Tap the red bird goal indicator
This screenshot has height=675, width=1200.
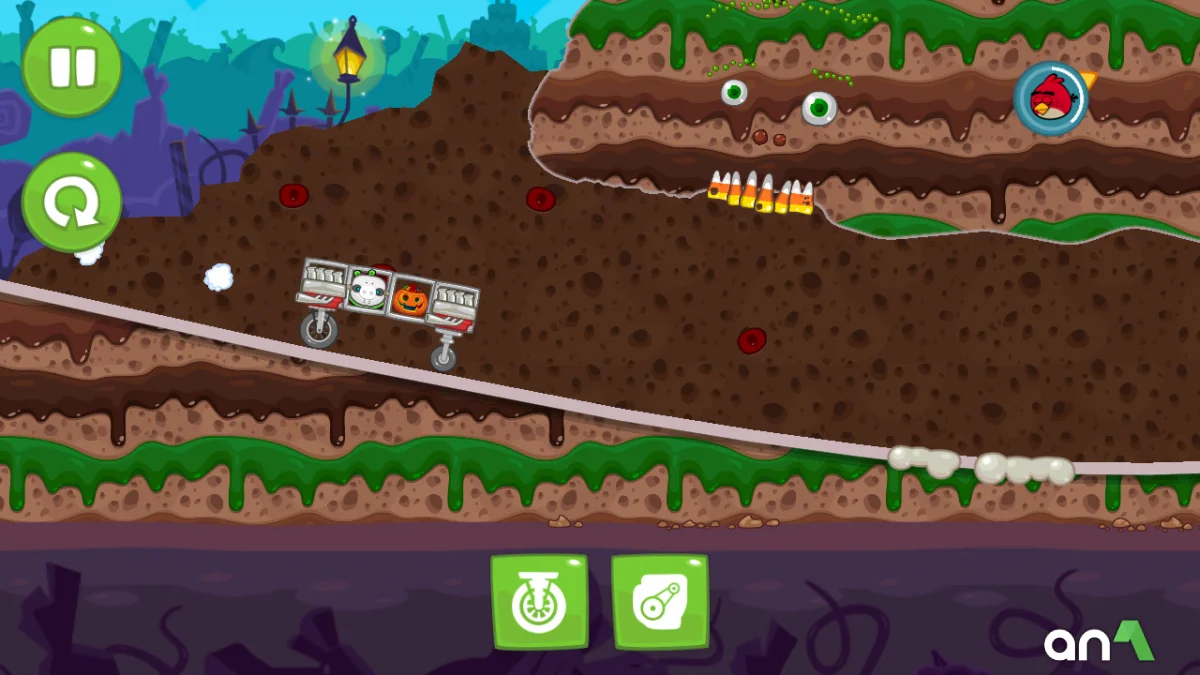click(x=1050, y=98)
